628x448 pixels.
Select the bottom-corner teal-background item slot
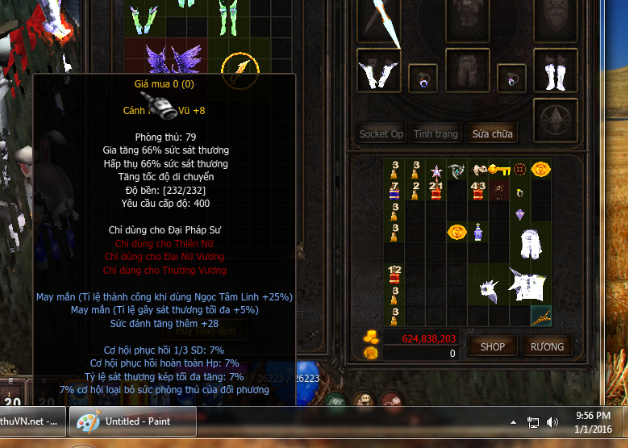click(541, 316)
